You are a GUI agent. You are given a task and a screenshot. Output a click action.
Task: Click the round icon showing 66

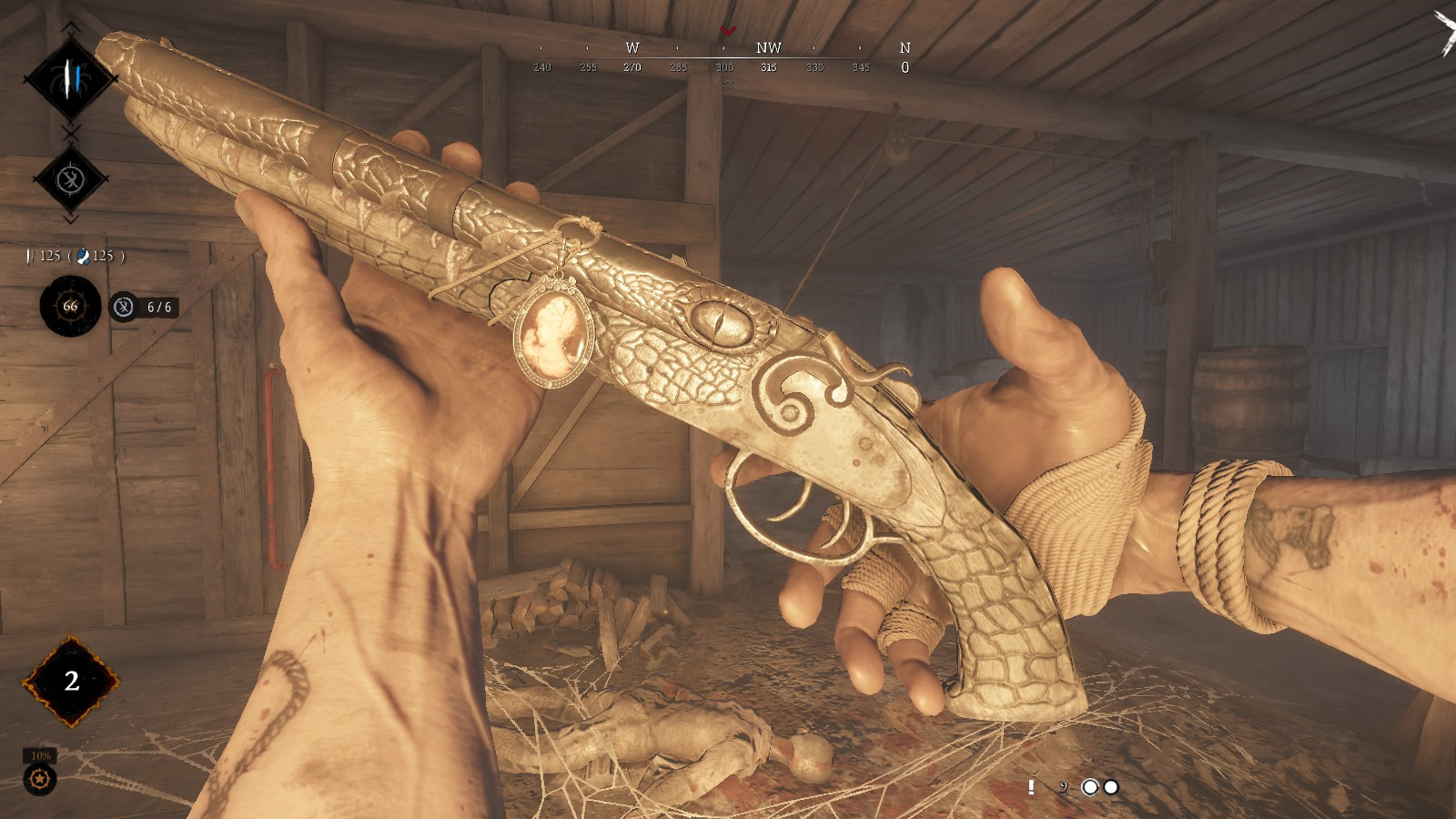[70, 307]
